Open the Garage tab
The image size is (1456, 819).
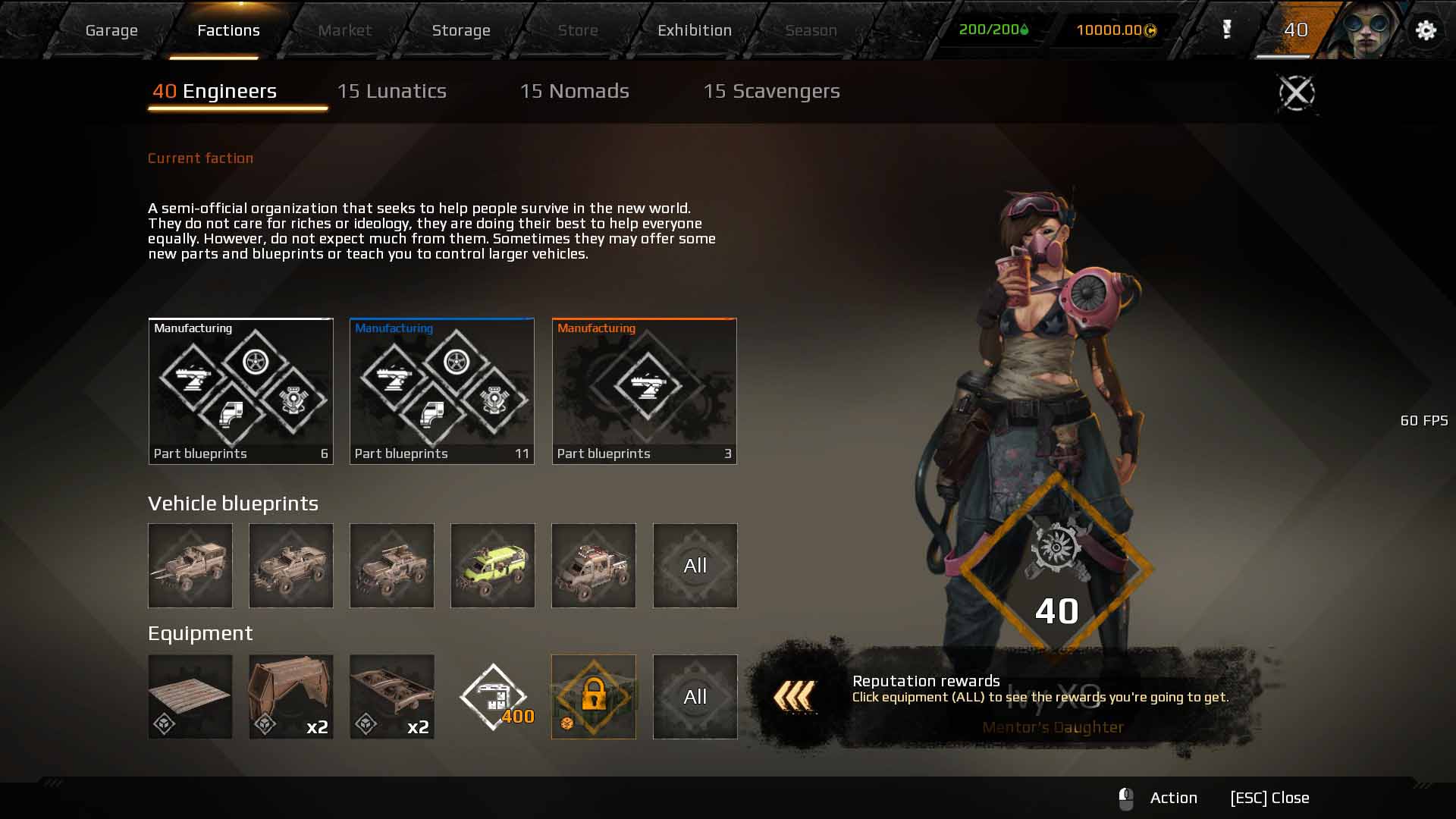pyautogui.click(x=111, y=30)
